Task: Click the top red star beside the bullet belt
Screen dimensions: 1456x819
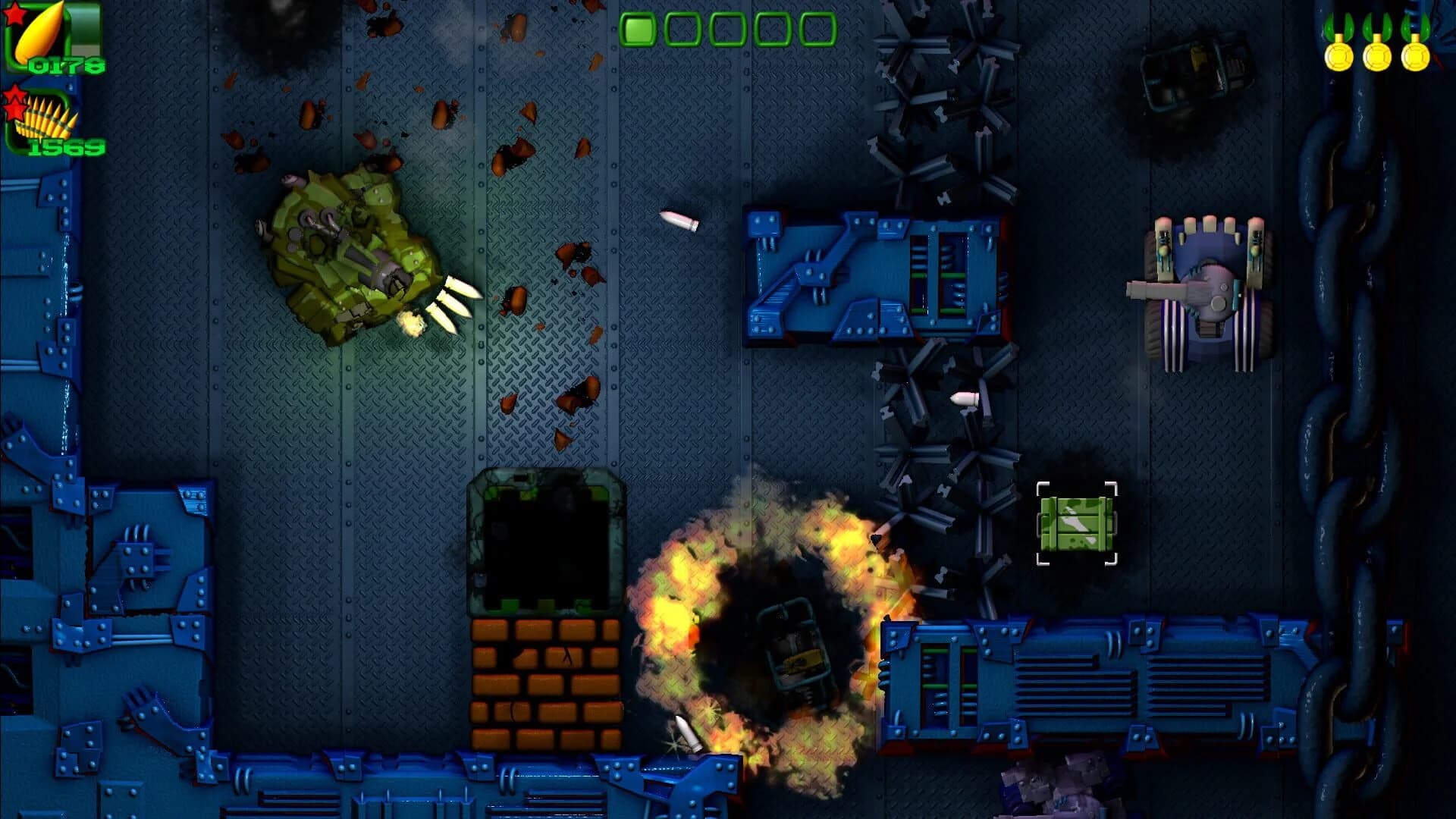Action: coord(15,93)
